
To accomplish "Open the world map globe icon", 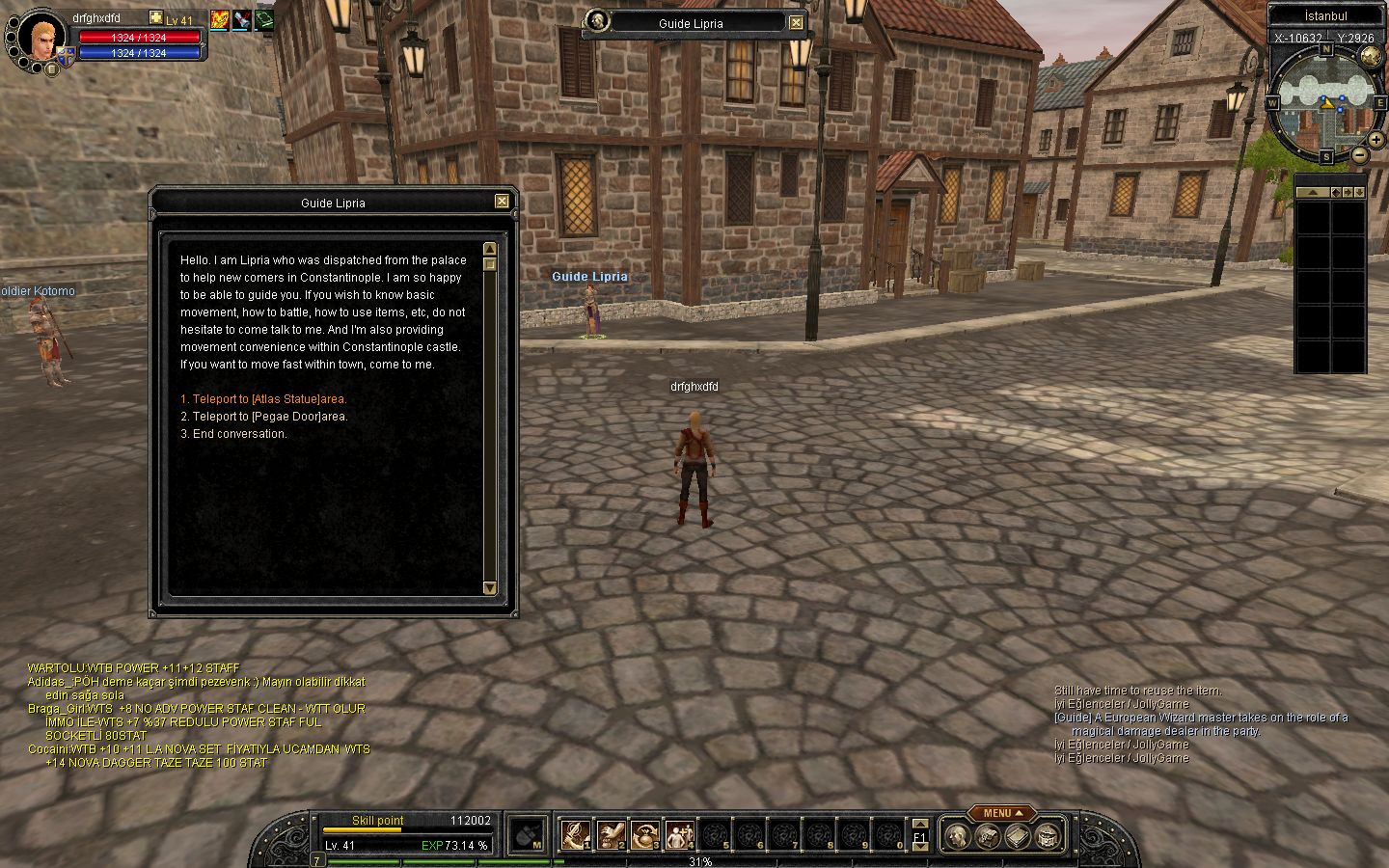I will point(1371,58).
